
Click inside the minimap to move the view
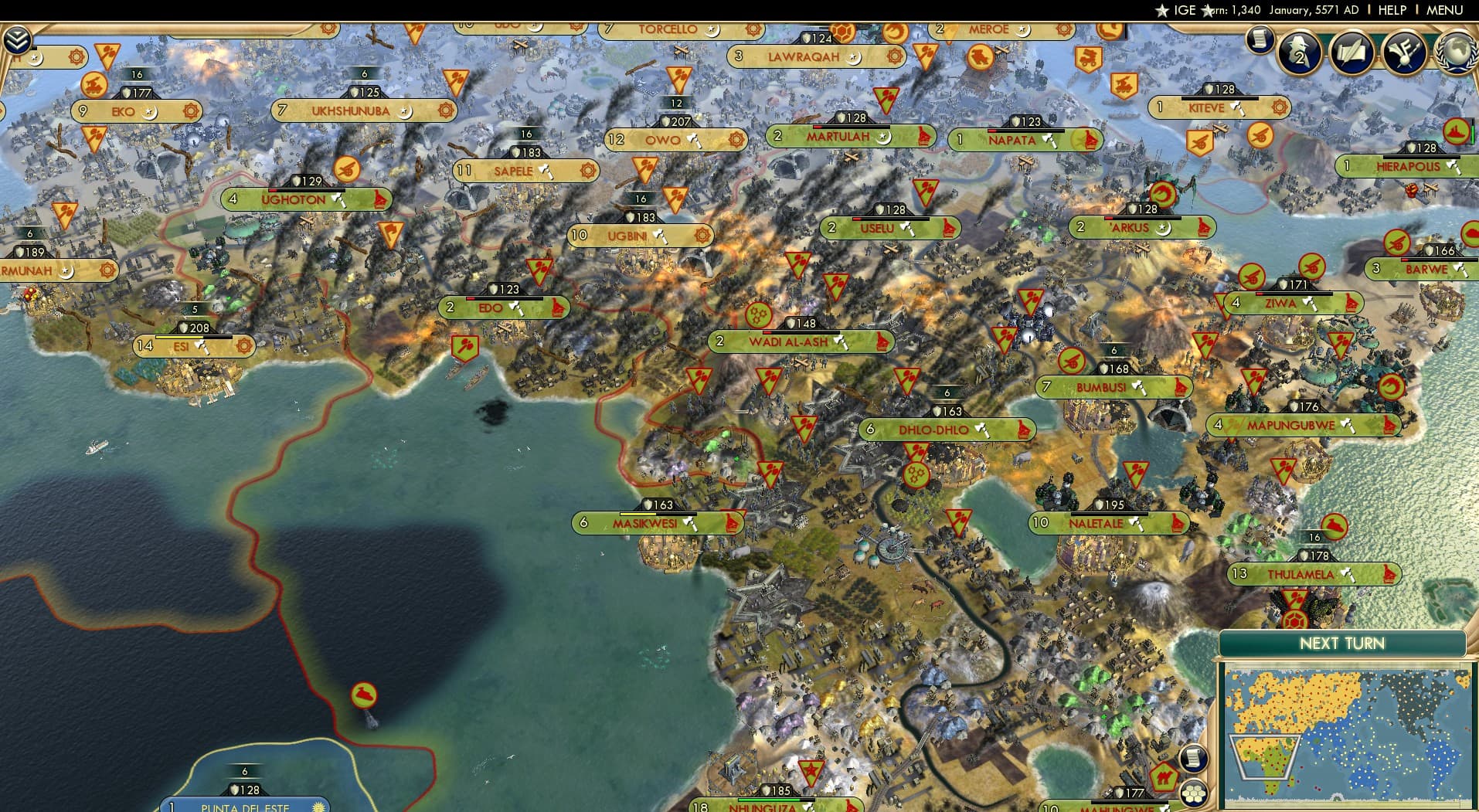(x=1345, y=734)
